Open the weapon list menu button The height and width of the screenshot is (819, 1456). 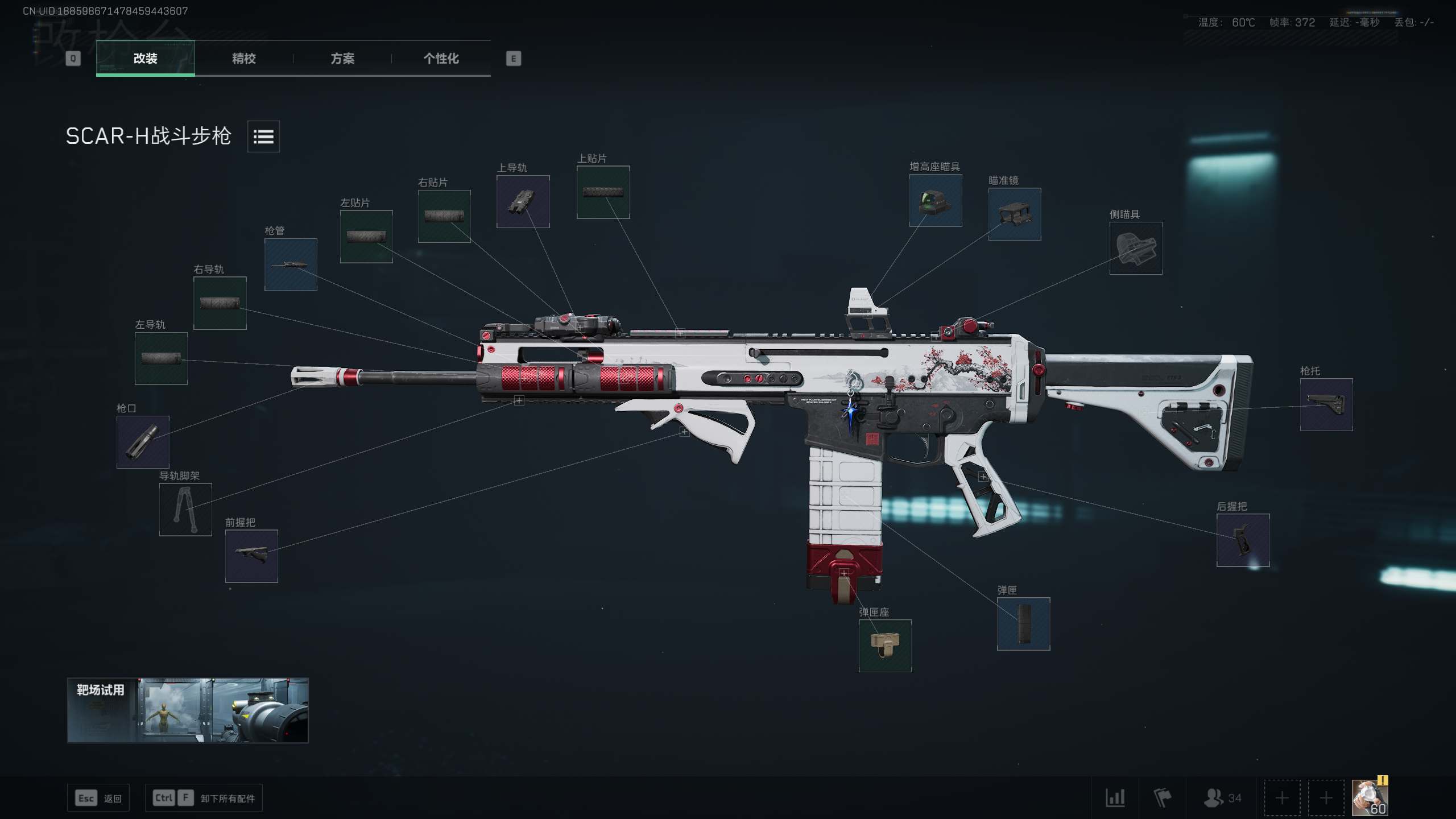263,136
